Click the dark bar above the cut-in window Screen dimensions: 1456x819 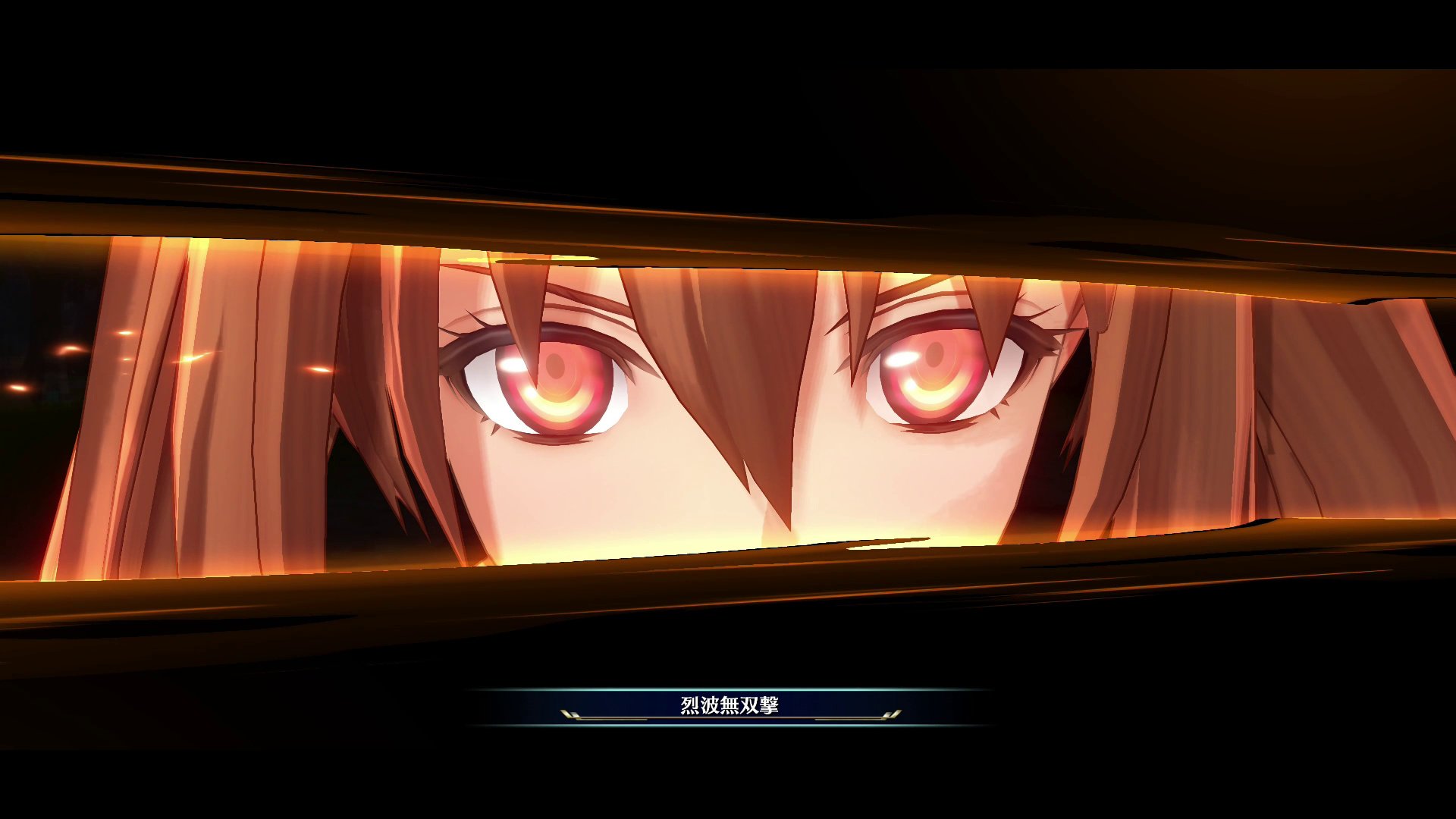(728, 114)
